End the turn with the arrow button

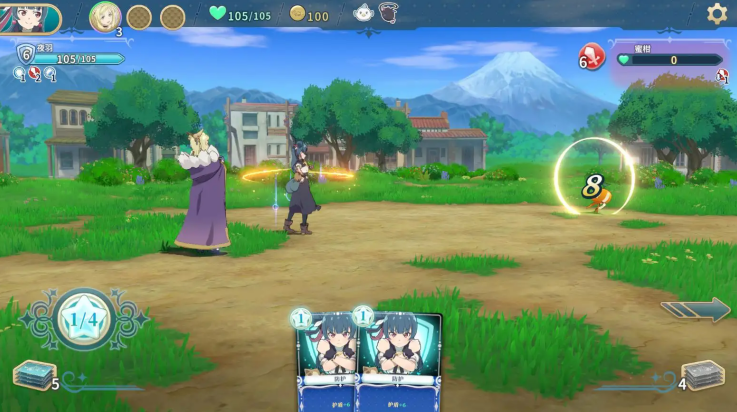(x=695, y=310)
